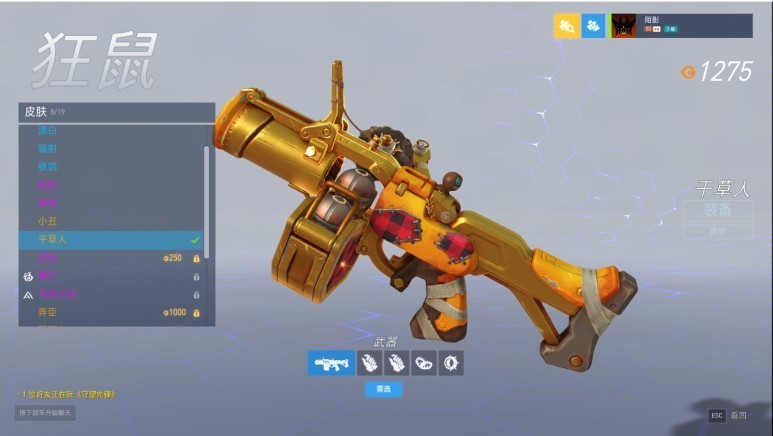
Task: Open the blue social group button
Action: point(594,26)
